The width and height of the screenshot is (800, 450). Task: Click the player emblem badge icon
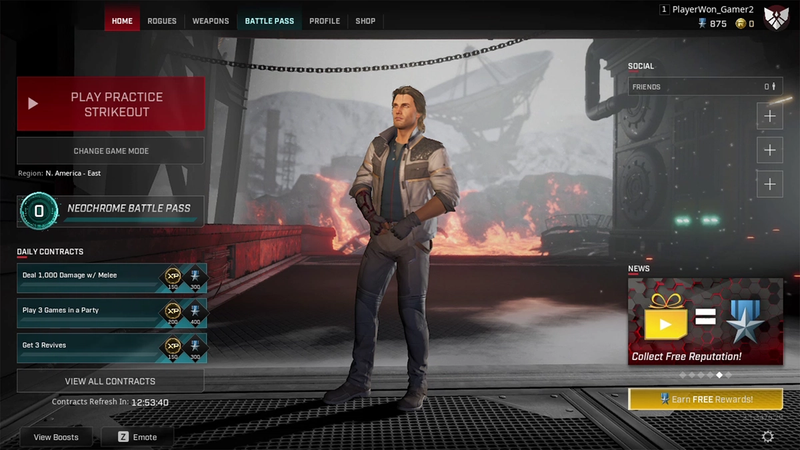tap(776, 16)
